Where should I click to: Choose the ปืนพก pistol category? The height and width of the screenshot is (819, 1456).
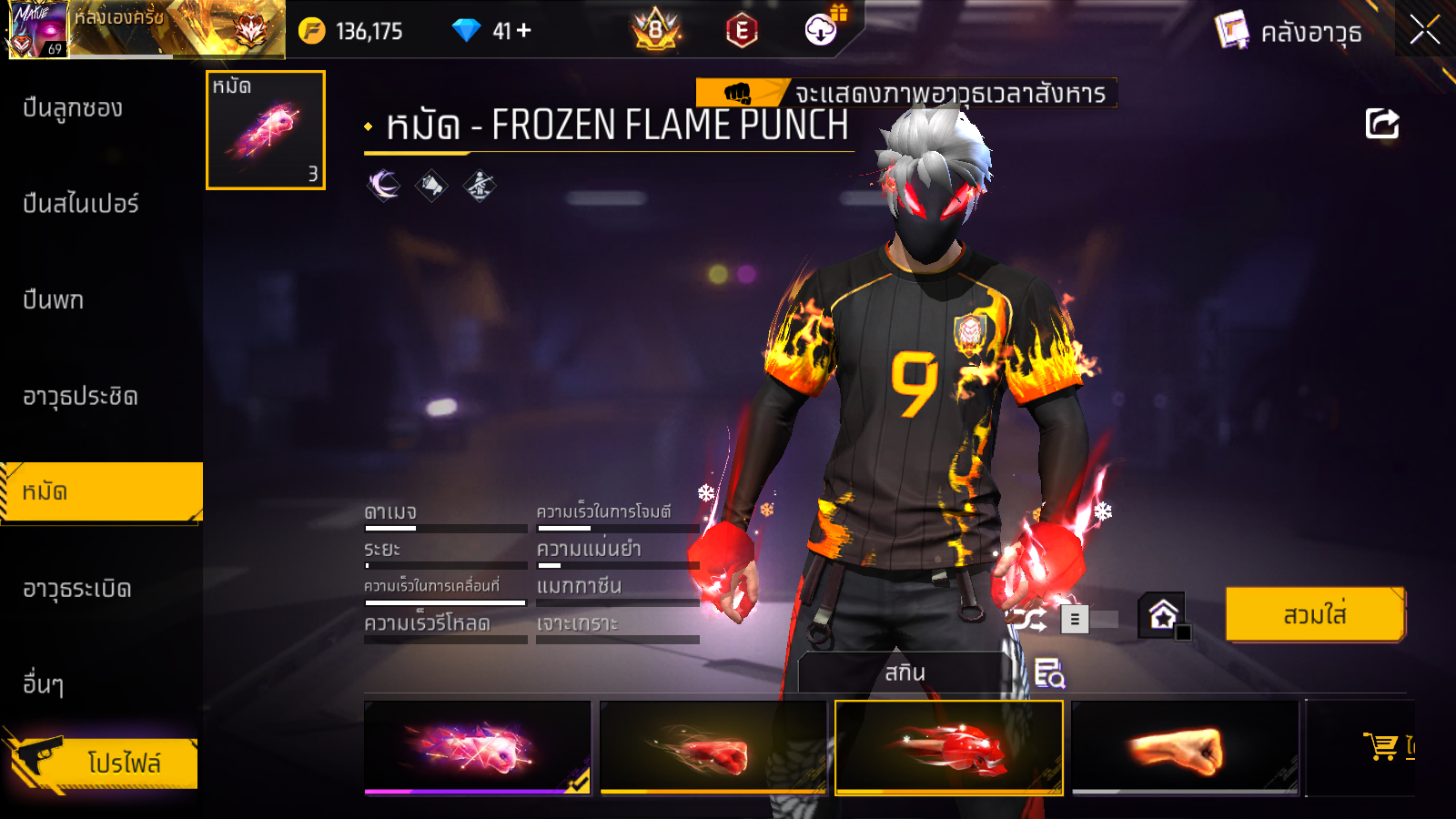coord(53,300)
